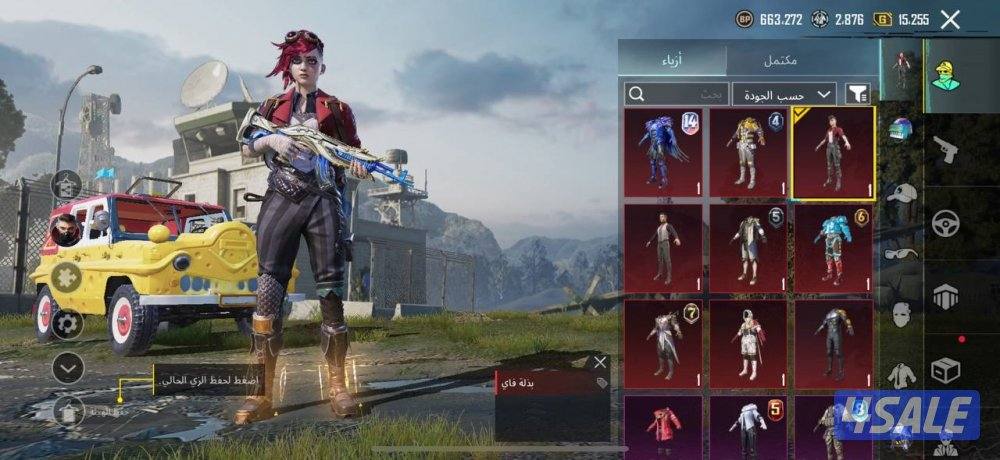Close the inventory screen with the X
The width and height of the screenshot is (1000, 460).
coord(950,18)
